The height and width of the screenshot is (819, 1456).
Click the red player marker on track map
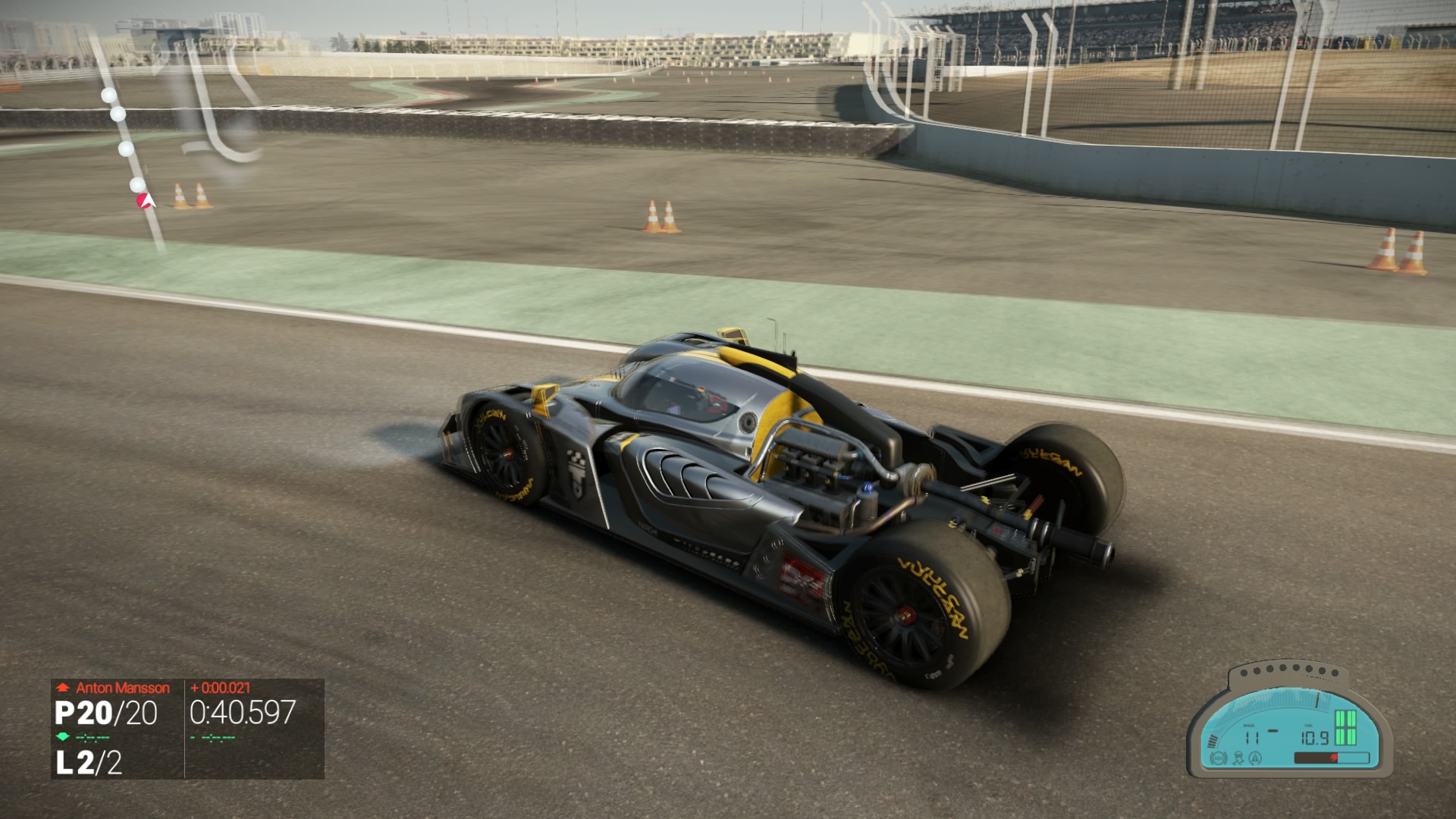click(x=144, y=201)
